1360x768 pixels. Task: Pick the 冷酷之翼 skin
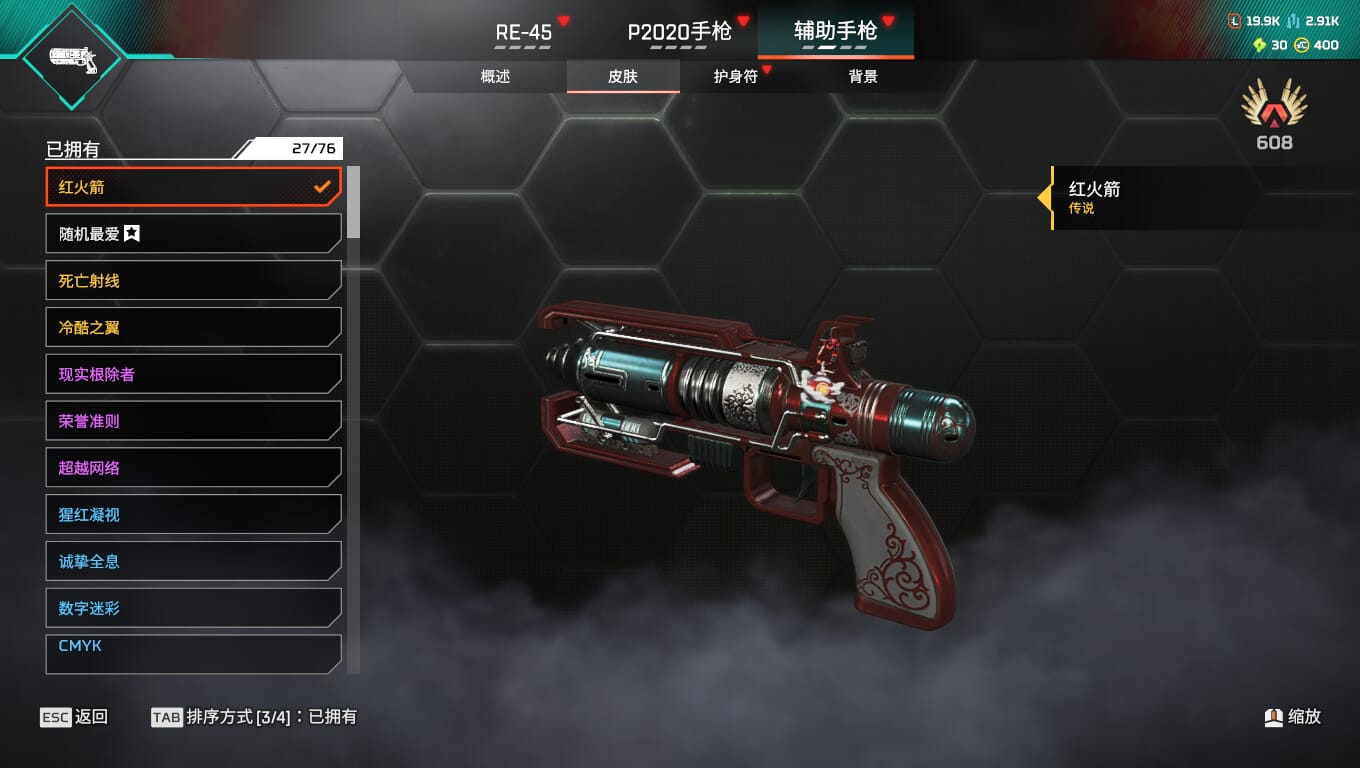point(193,327)
